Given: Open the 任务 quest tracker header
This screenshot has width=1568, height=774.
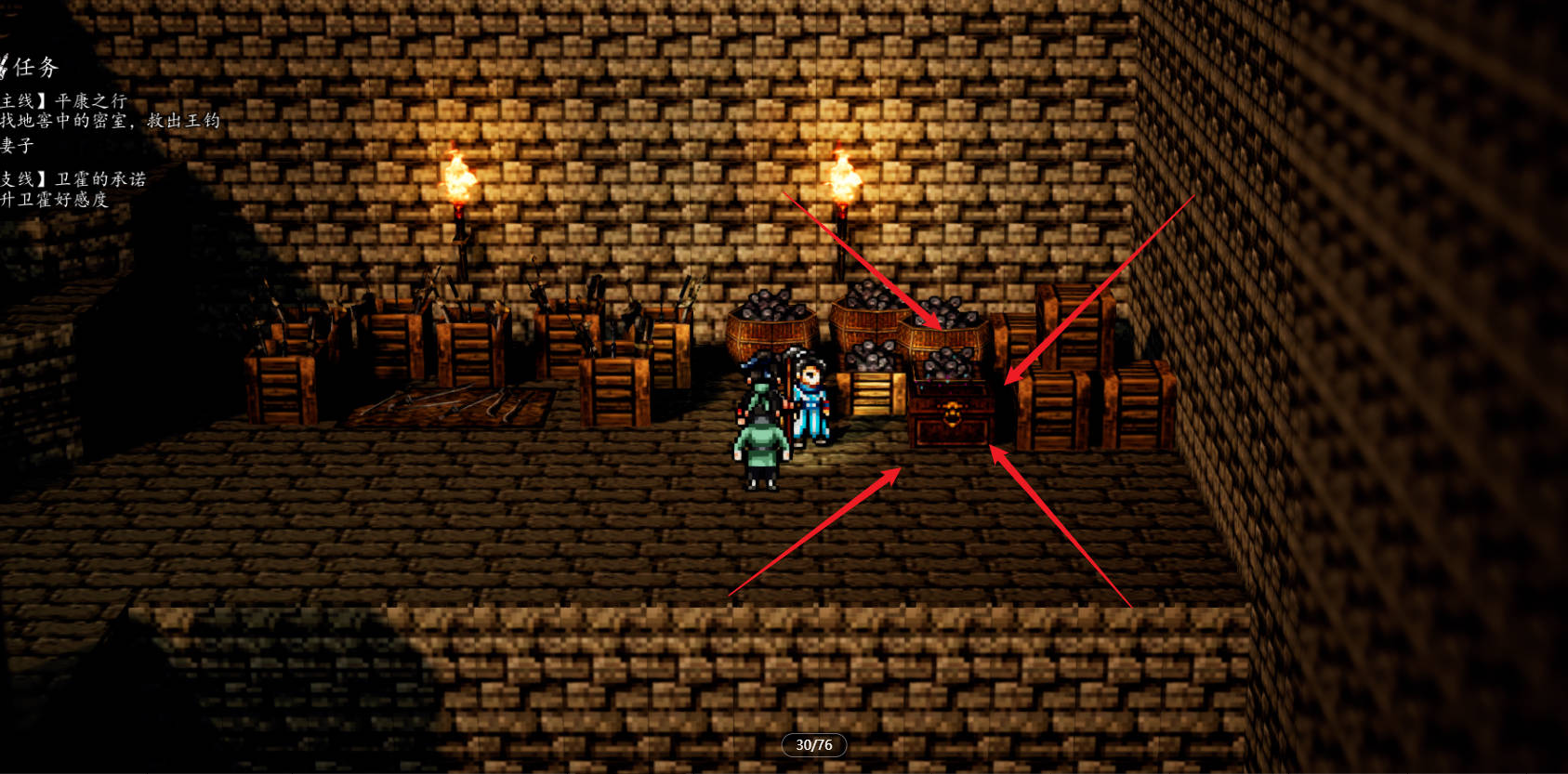Looking at the screenshot, I should 33,67.
